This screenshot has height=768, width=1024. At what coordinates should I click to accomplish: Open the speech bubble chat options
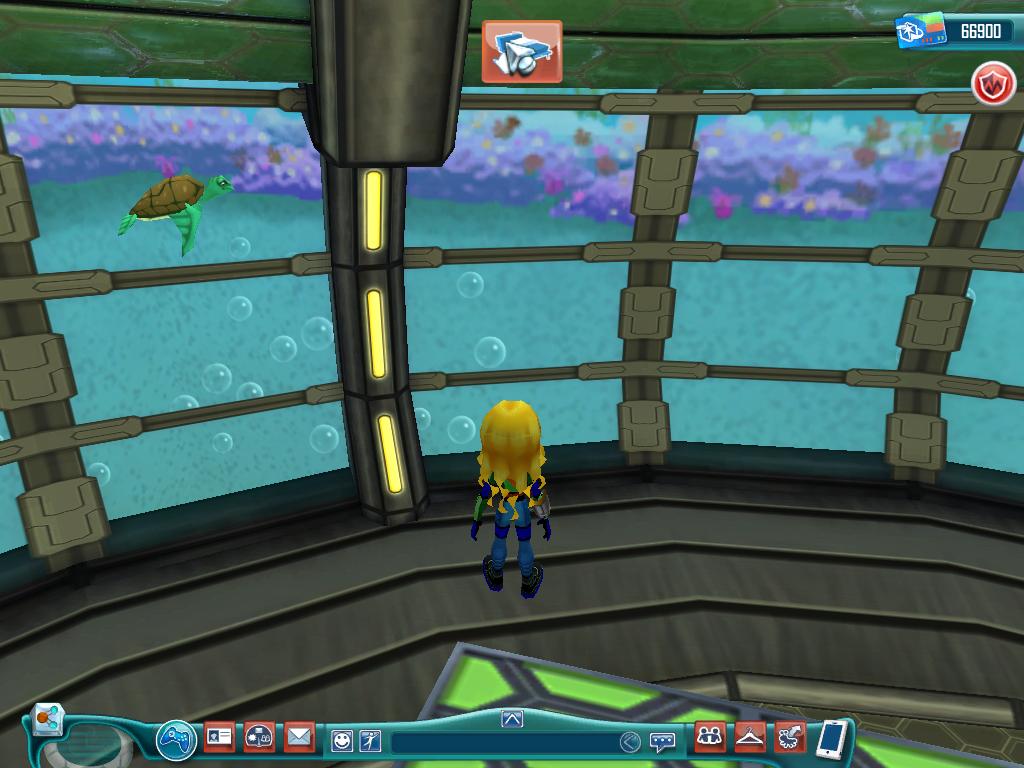[662, 742]
